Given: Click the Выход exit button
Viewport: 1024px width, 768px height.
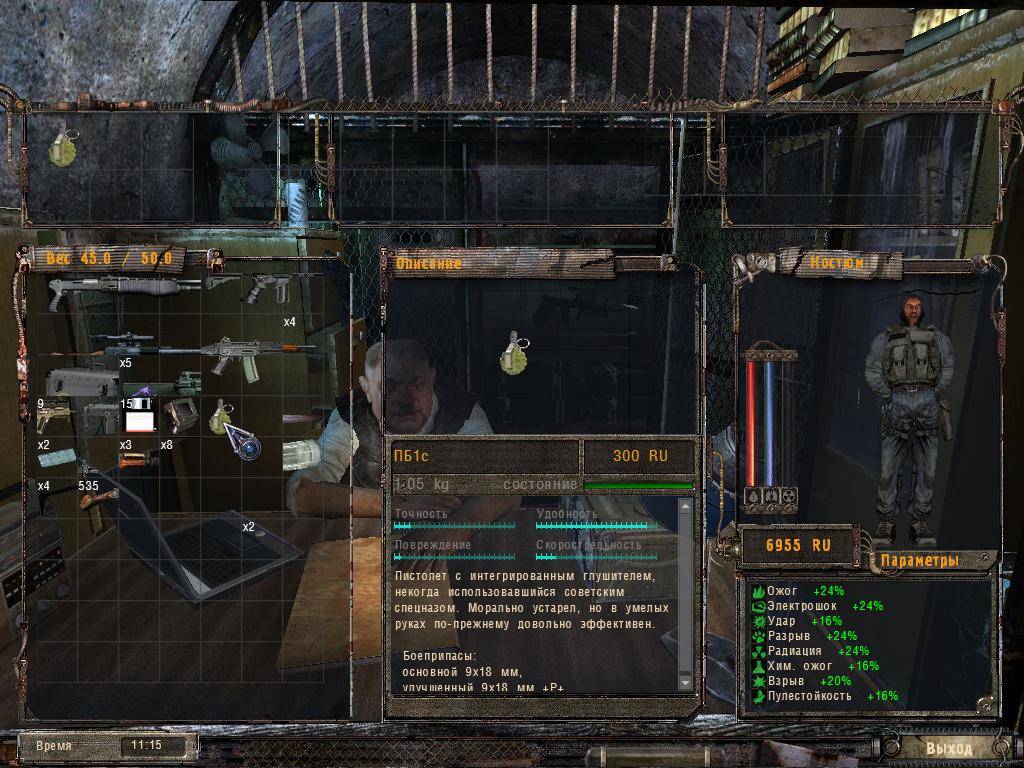Looking at the screenshot, I should (x=946, y=747).
